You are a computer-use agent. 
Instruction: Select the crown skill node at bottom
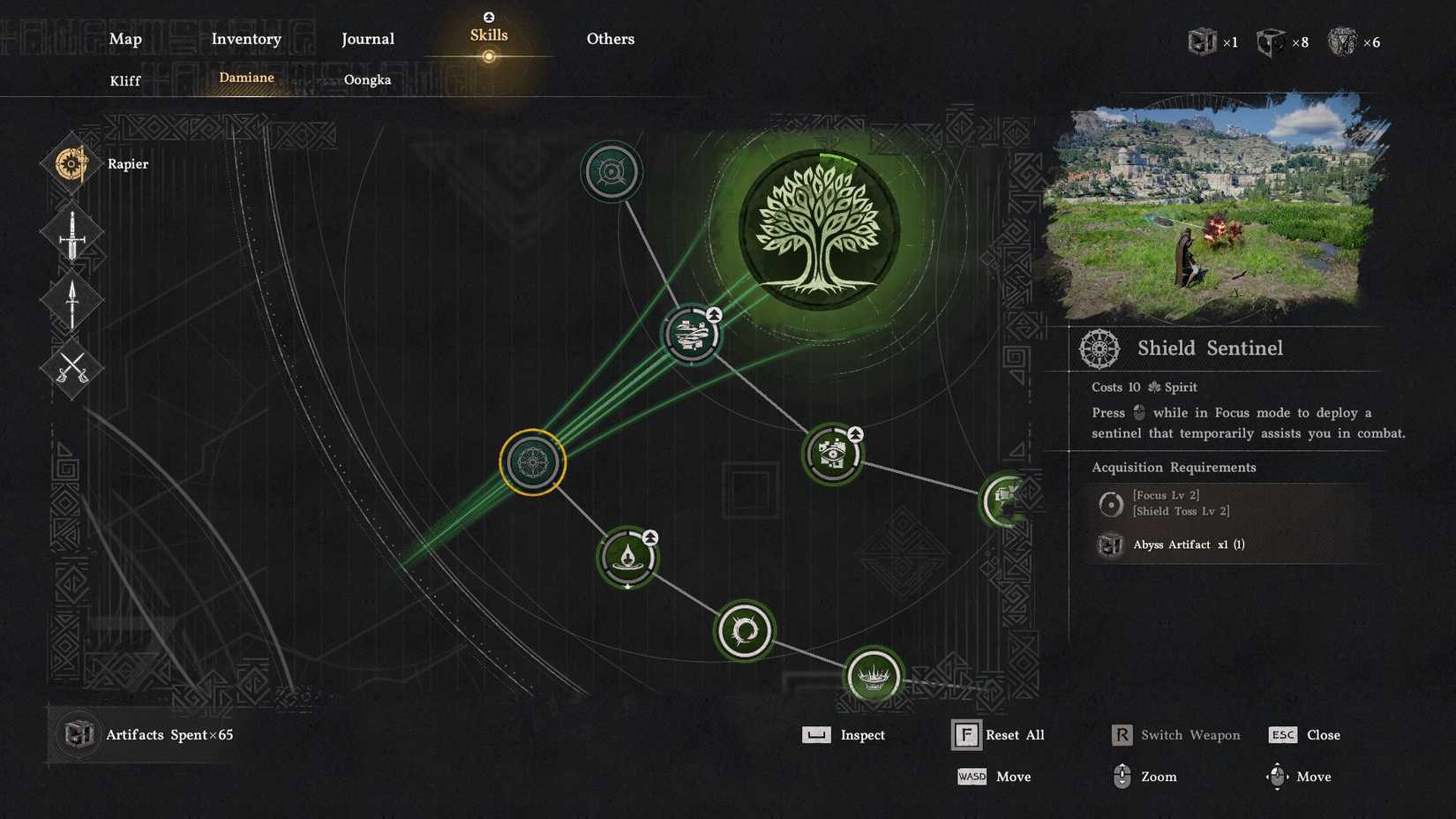872,675
